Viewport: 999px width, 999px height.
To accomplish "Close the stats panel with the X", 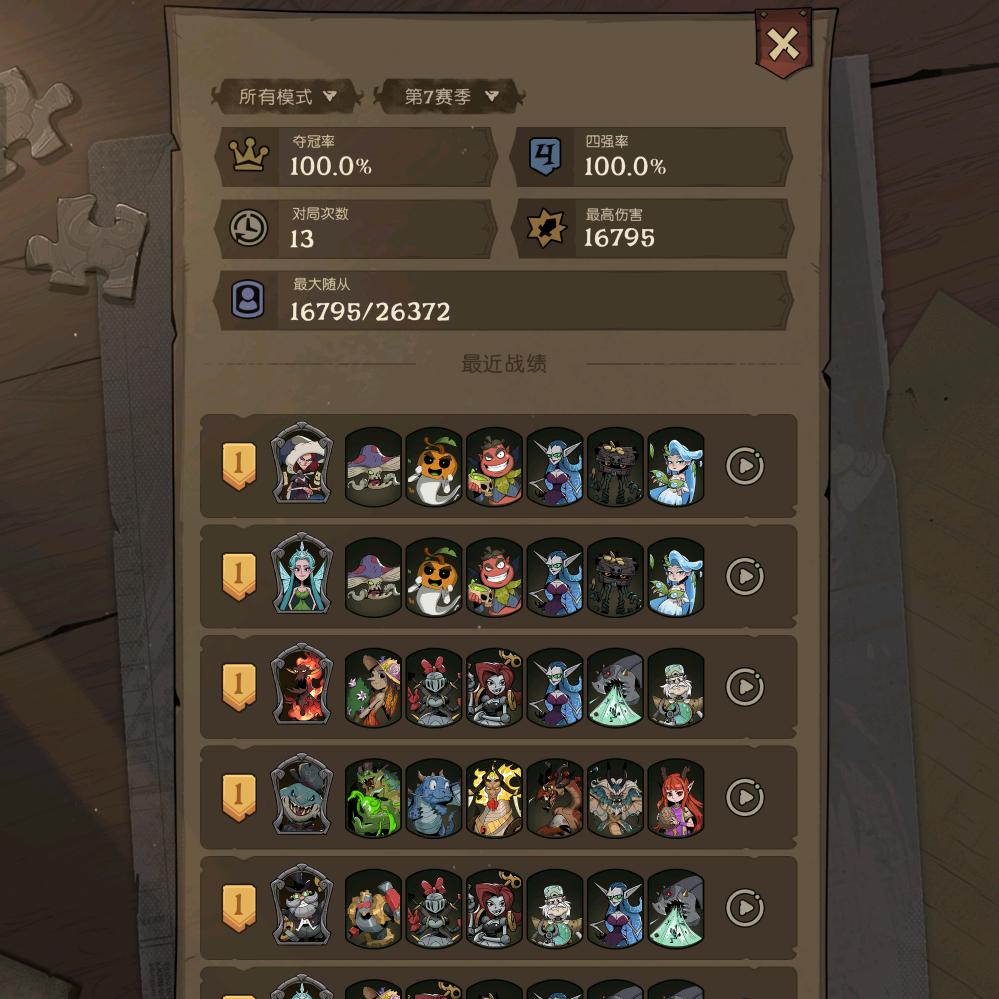I will (x=782, y=44).
